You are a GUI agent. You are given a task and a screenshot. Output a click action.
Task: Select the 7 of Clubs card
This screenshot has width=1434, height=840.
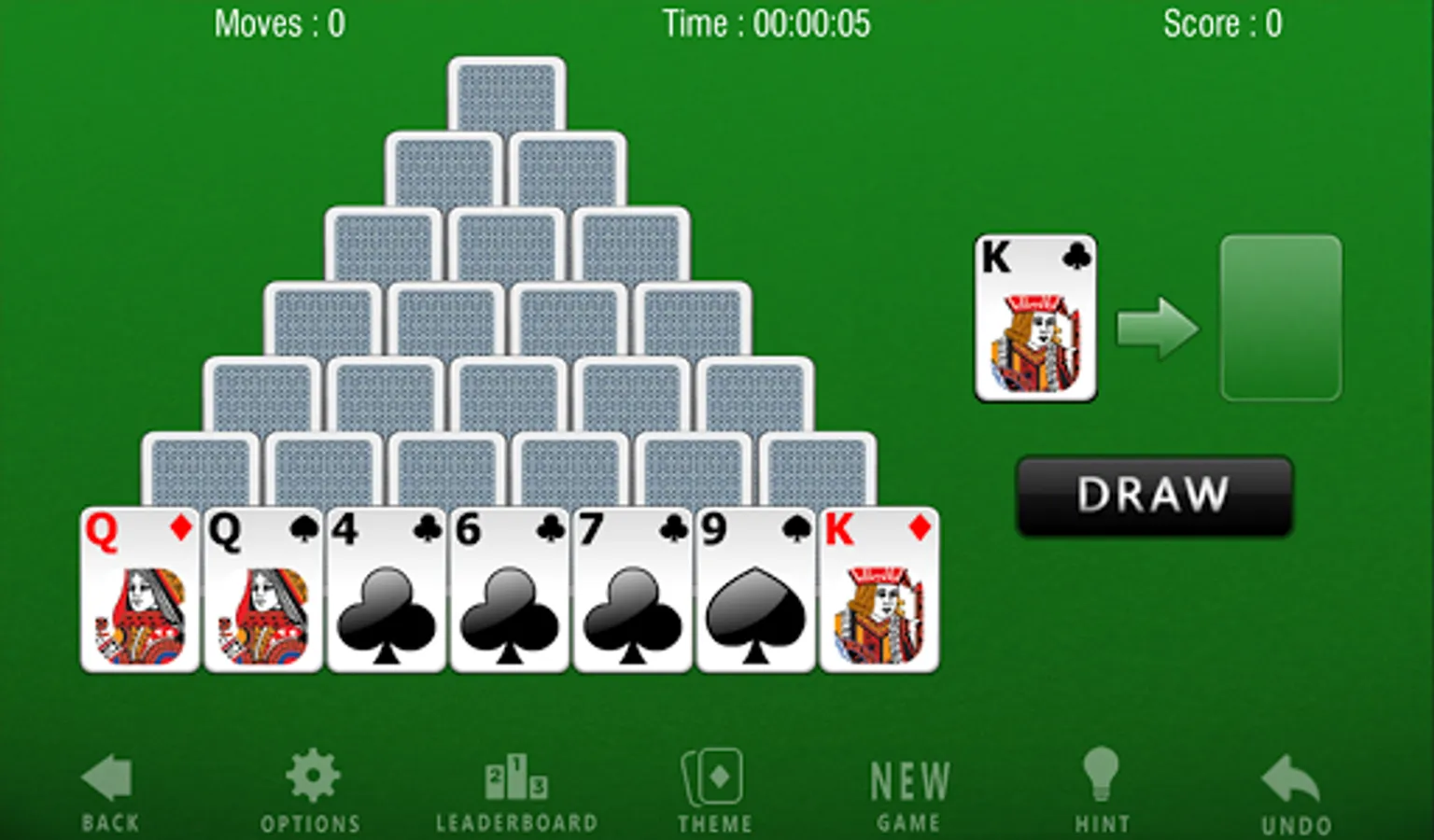point(632,588)
